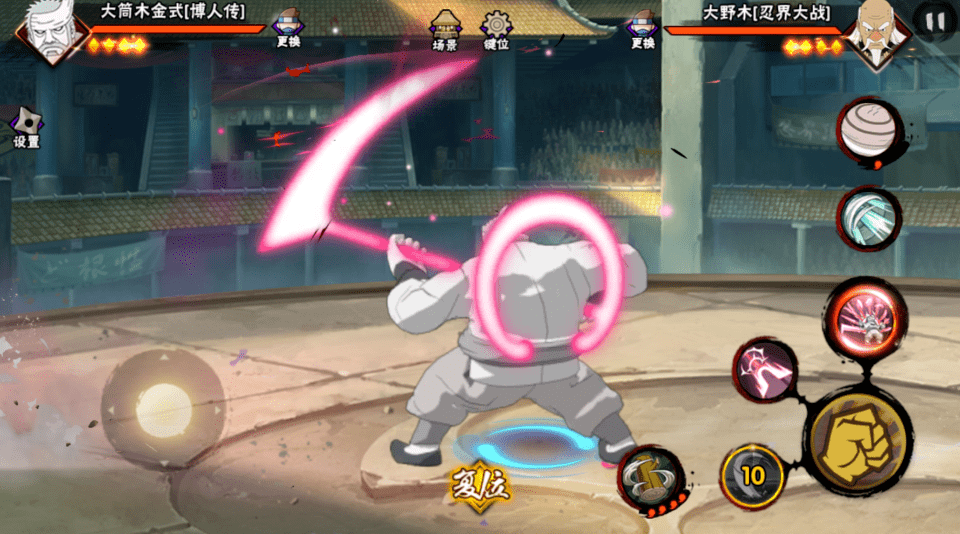The height and width of the screenshot is (534, 960).
Task: Tap 更换 beside 大筒木金式's health bar
Action: pos(288,29)
